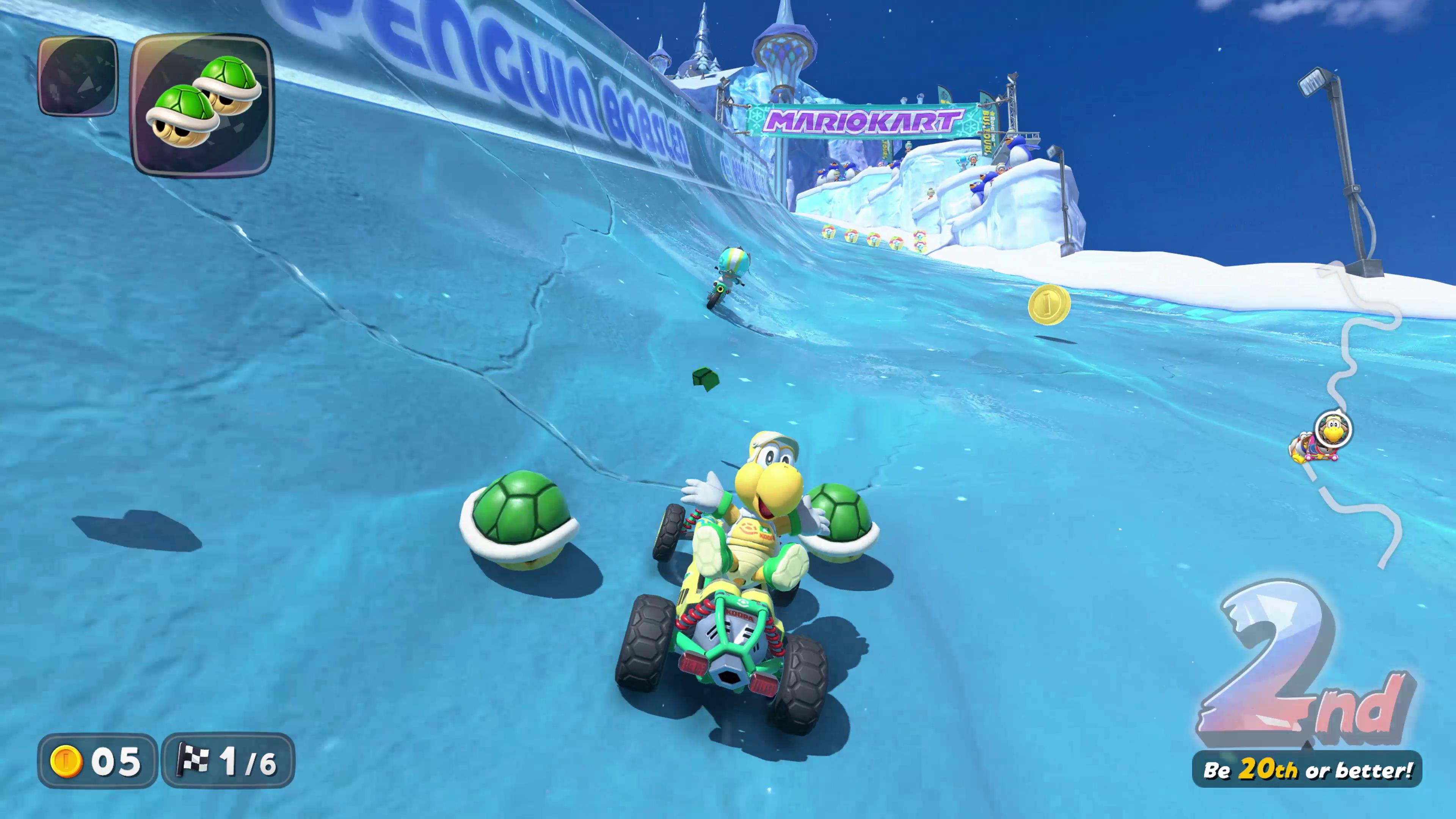
Task: Click the empty secondary item slot
Action: 77,76
